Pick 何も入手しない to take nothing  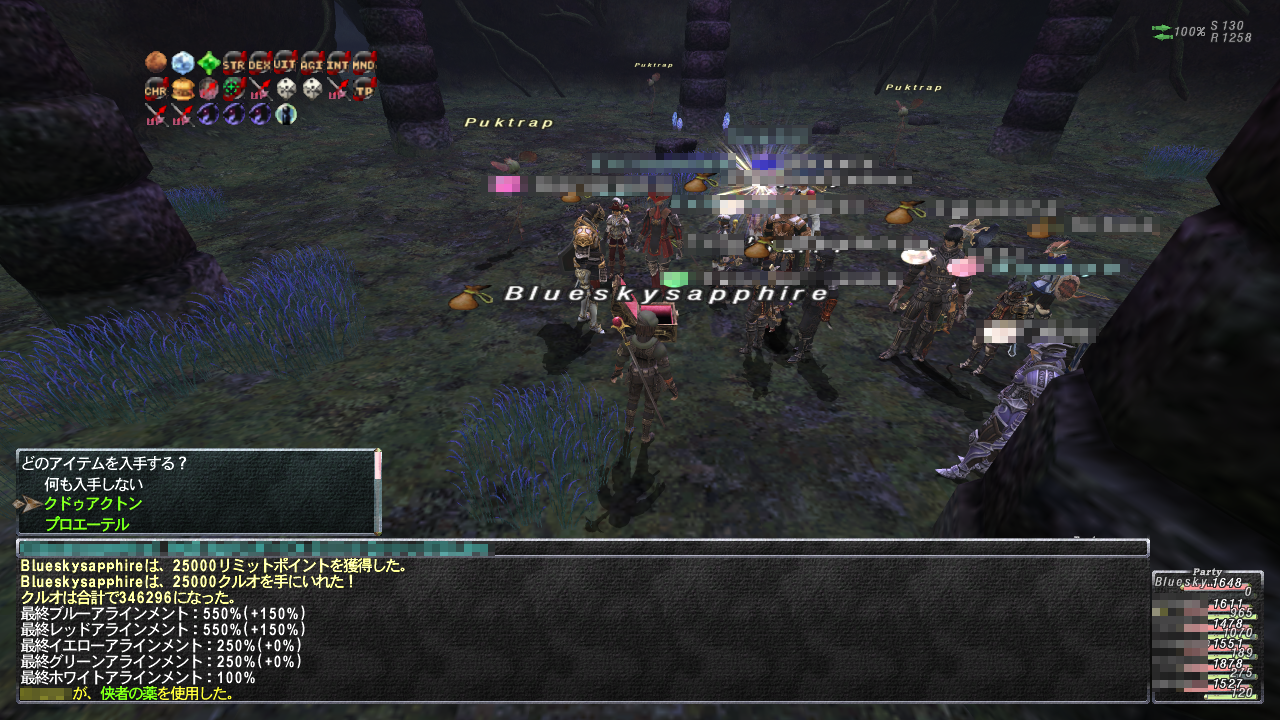[x=94, y=484]
